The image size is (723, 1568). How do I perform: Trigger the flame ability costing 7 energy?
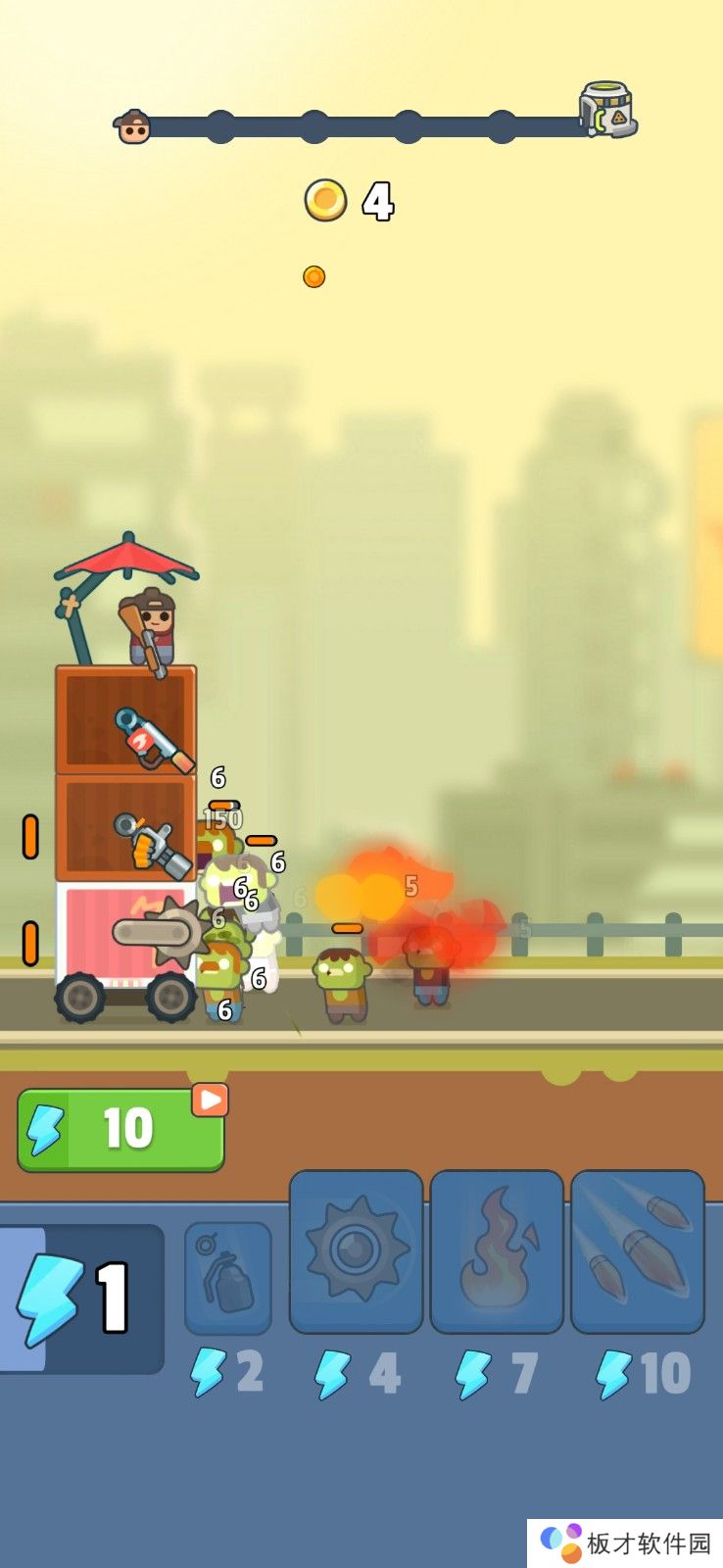pos(497,1251)
